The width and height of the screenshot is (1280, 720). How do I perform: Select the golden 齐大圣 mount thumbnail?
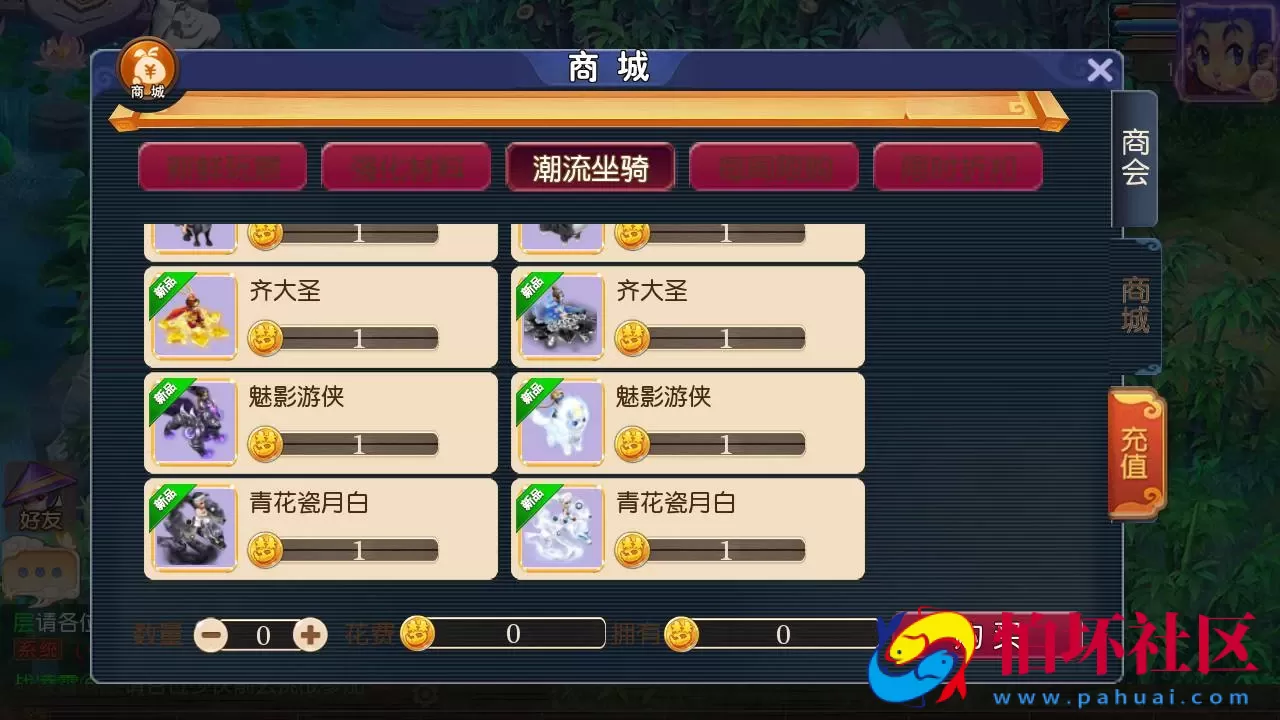193,316
